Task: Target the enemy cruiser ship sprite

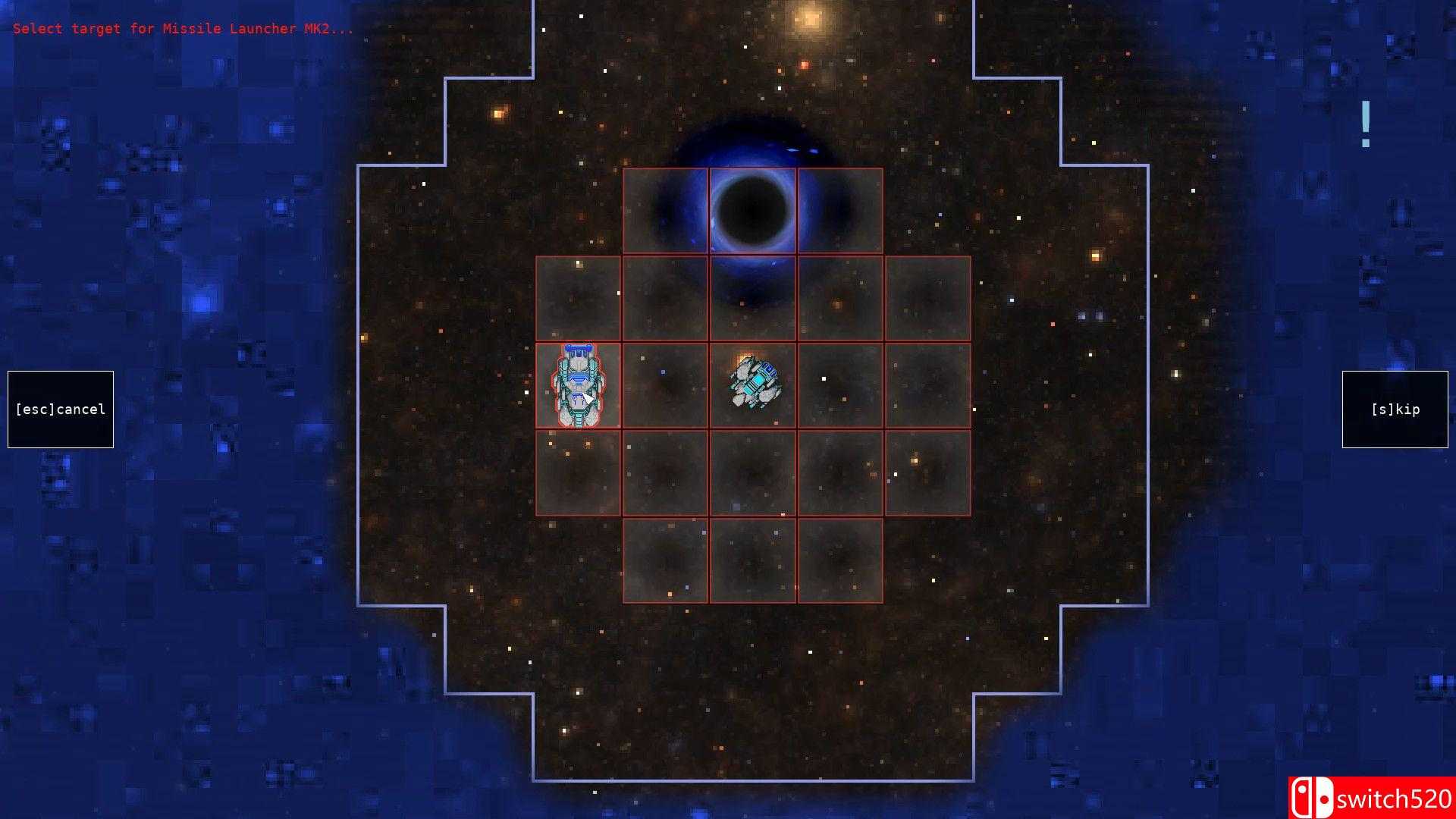Action: click(755, 383)
